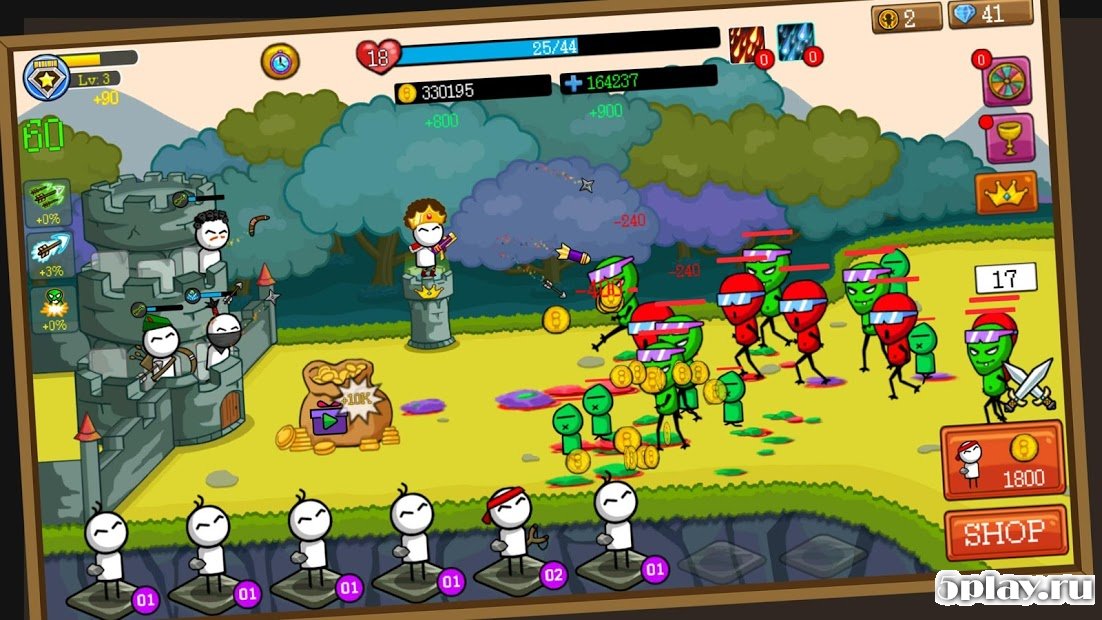1102x620 pixels.
Task: Tap the crossed swords battle icon
Action: [1029, 386]
